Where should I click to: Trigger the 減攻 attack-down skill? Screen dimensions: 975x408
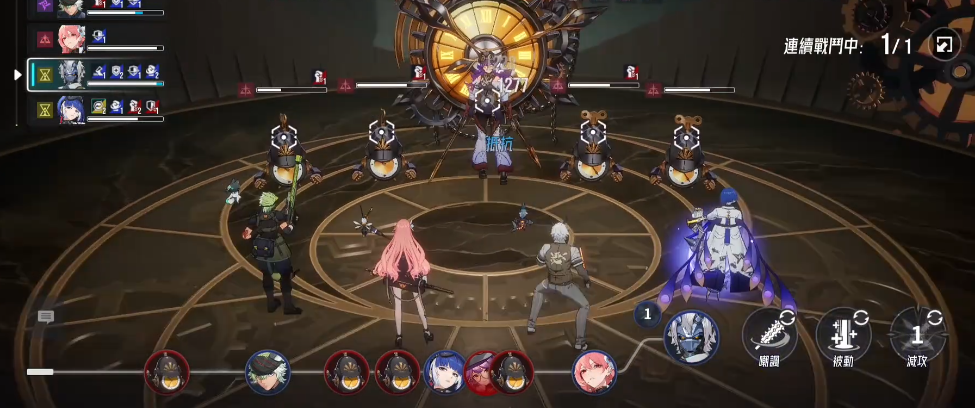pos(916,334)
